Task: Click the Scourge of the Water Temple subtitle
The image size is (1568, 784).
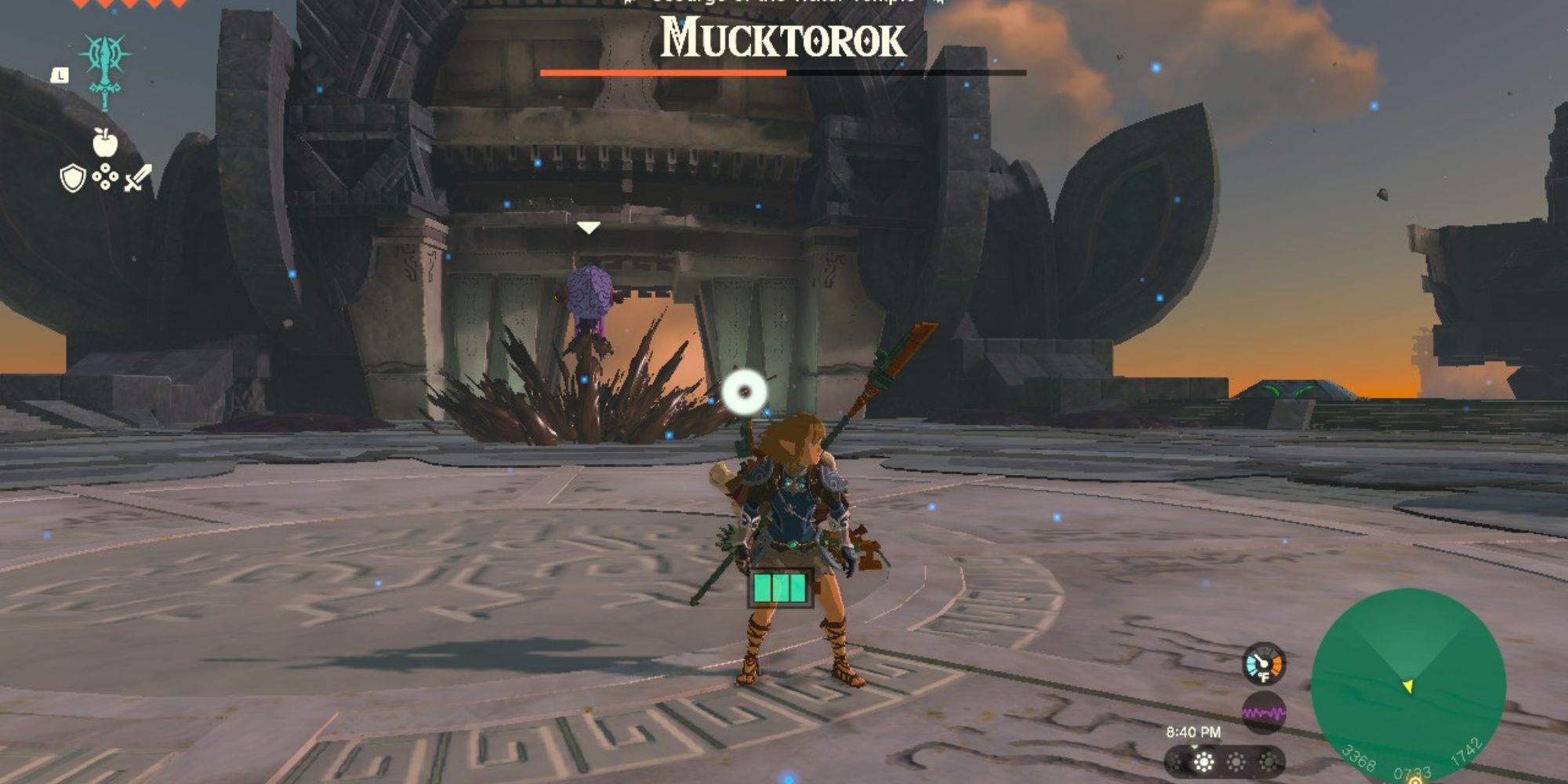Action: coord(782,5)
